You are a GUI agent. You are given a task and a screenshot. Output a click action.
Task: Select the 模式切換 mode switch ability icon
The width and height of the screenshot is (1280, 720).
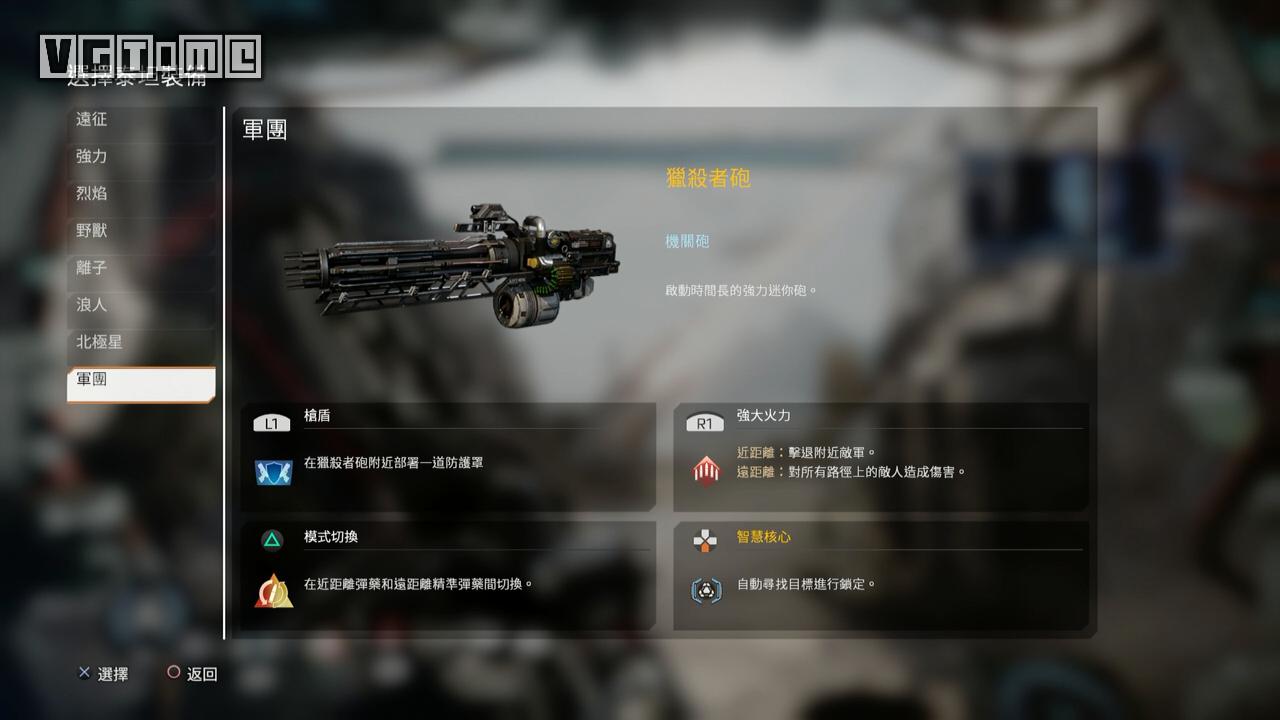click(x=273, y=591)
